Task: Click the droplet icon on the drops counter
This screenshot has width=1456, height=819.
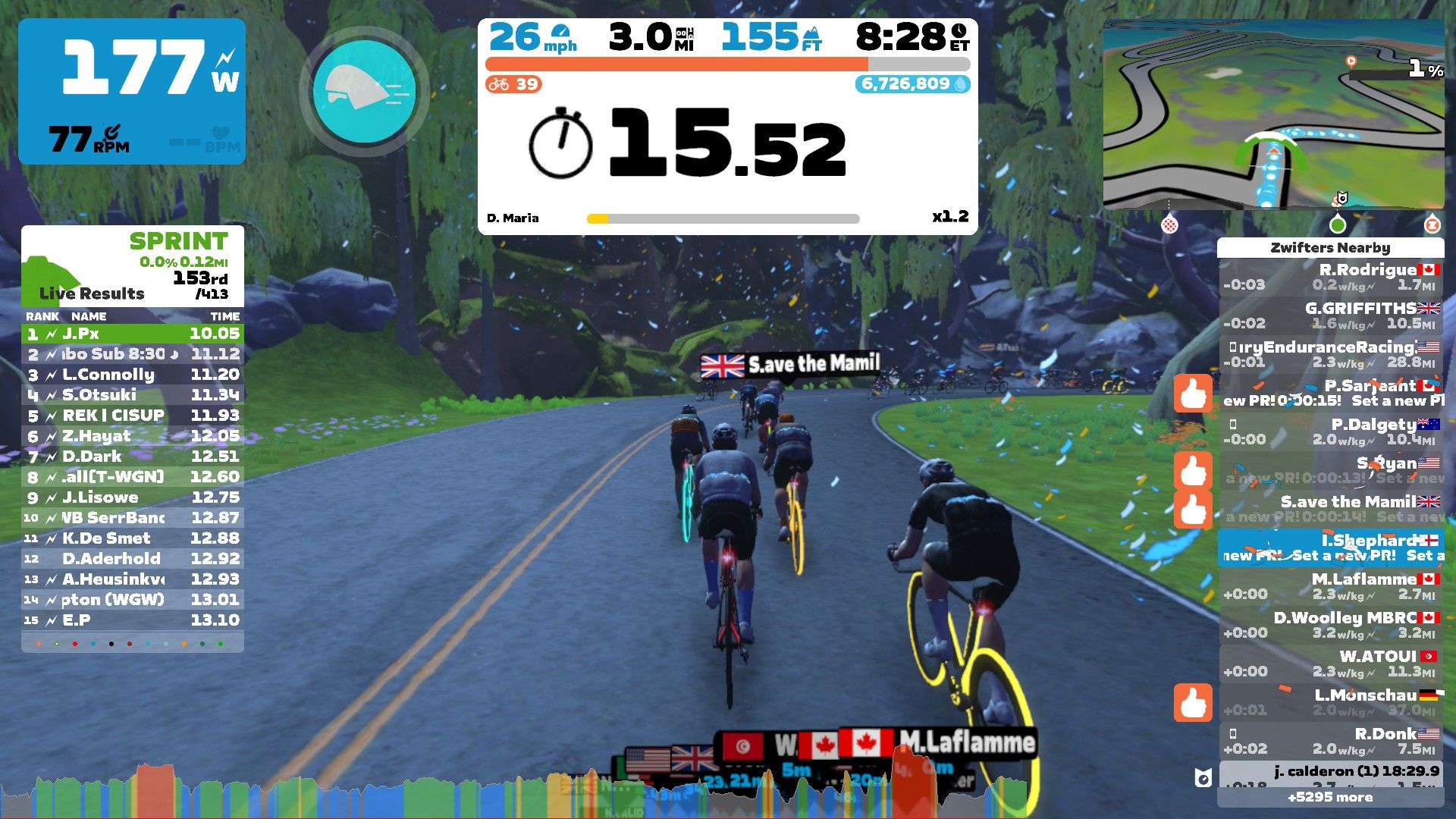Action: (x=959, y=86)
